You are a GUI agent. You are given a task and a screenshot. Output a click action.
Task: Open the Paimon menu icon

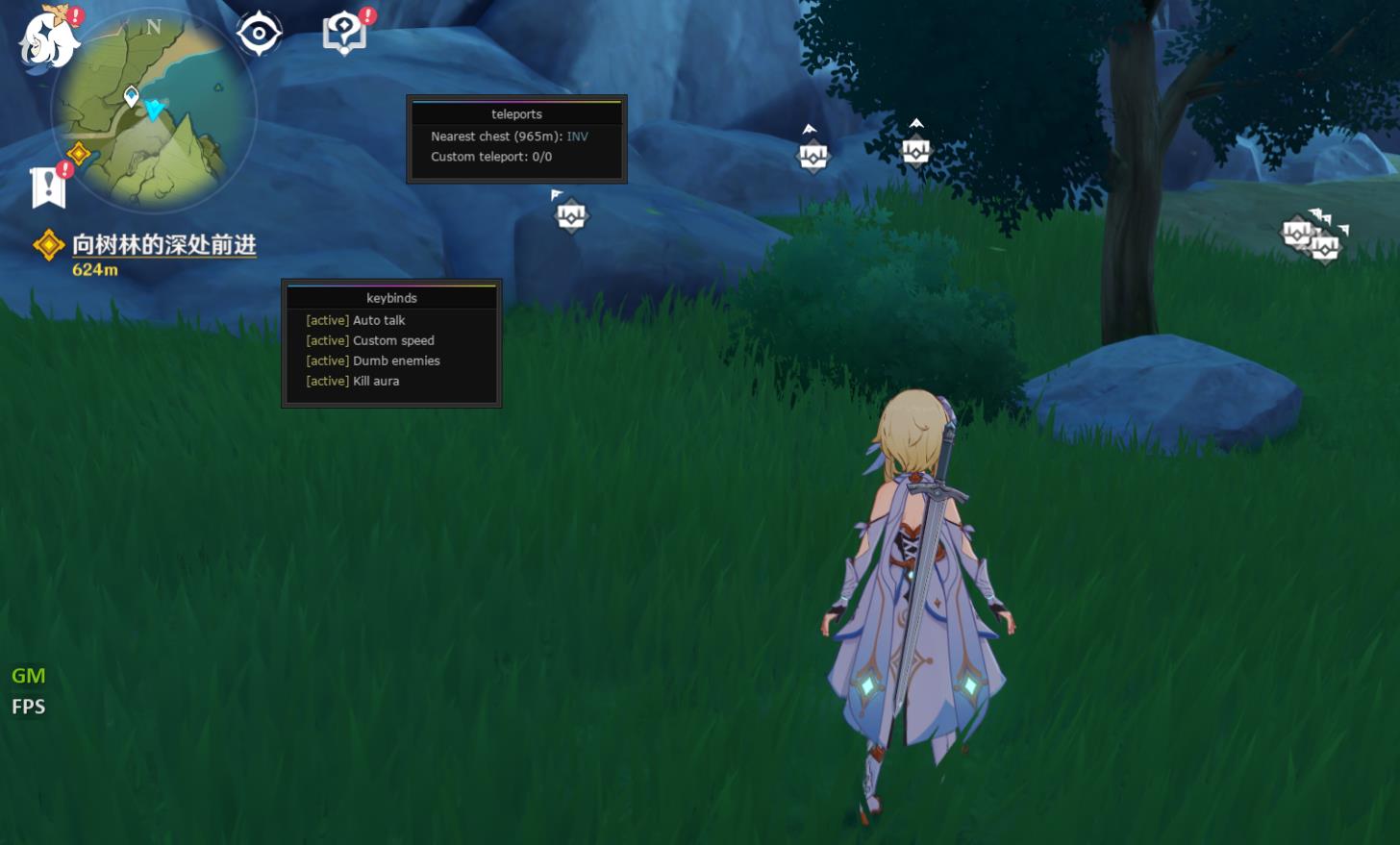tap(48, 38)
